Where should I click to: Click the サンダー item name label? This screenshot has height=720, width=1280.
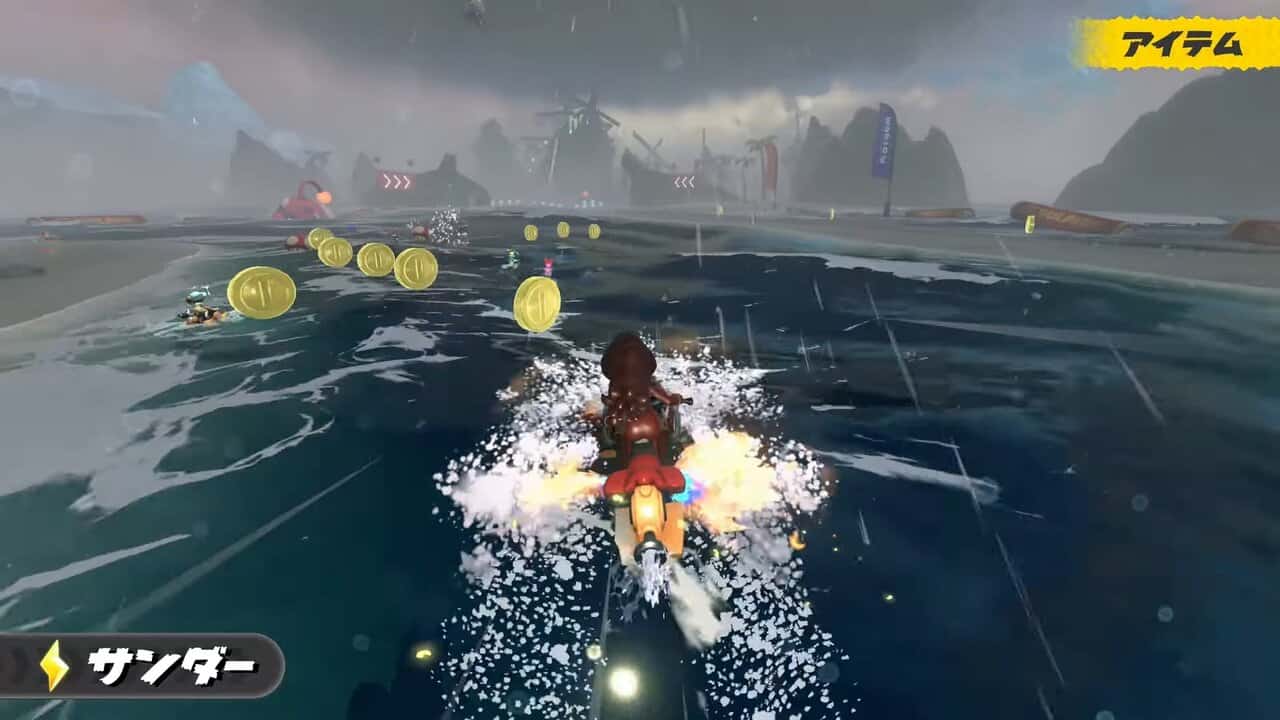coord(171,666)
